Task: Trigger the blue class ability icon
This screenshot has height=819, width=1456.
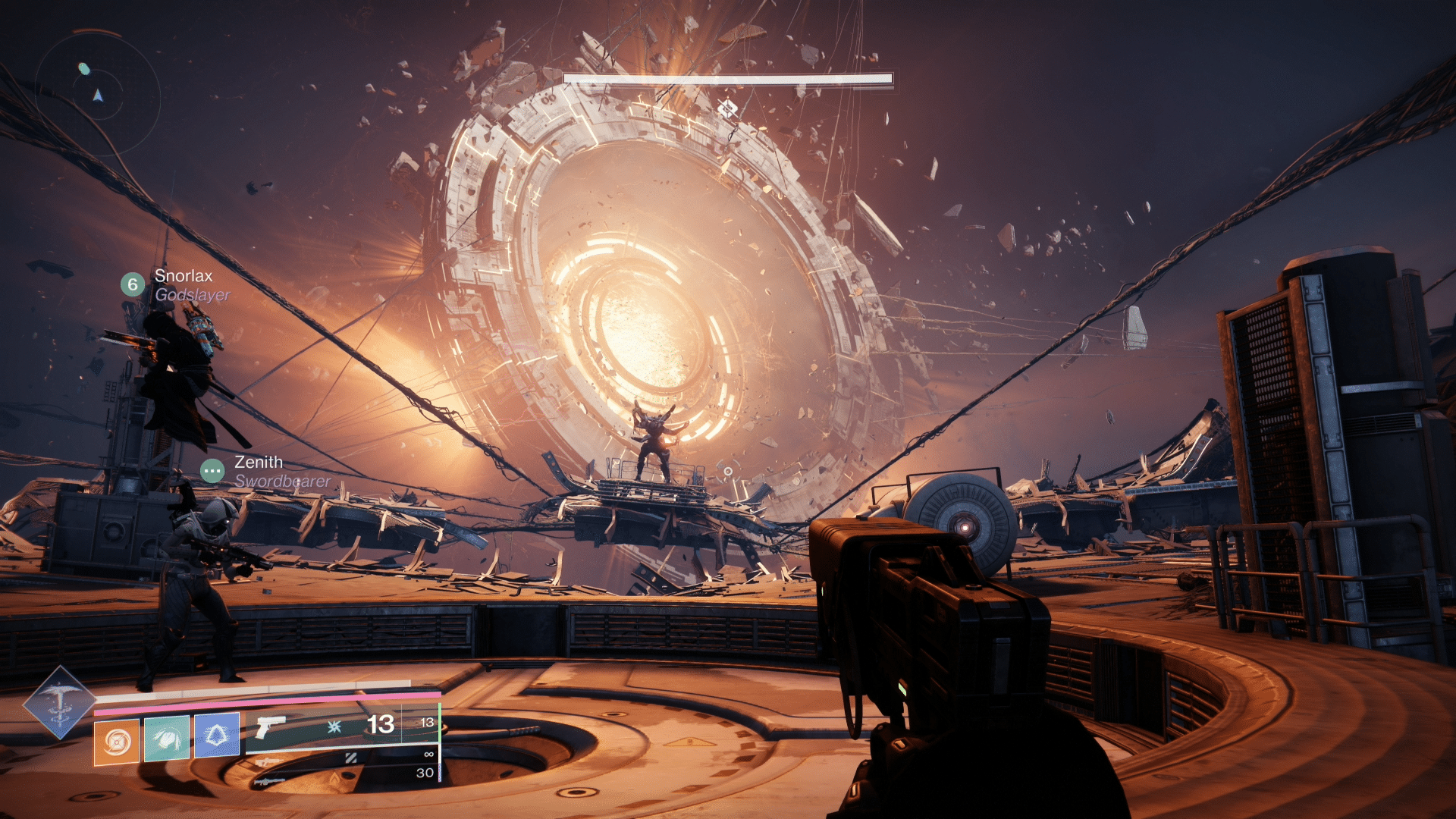Action: [217, 735]
